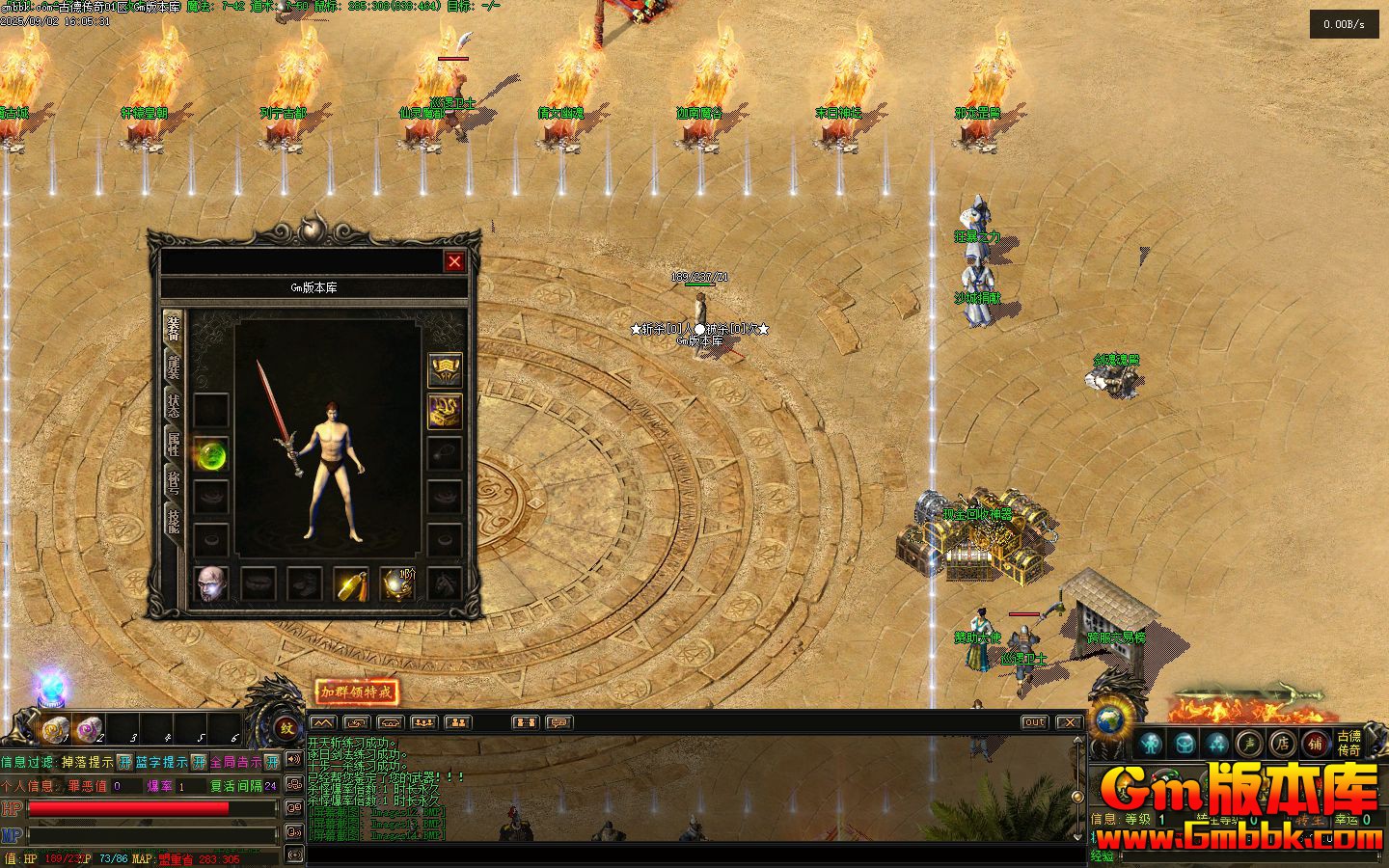This screenshot has height=868, width=1389.
Task: Open the 店 shop round button
Action: (1282, 743)
